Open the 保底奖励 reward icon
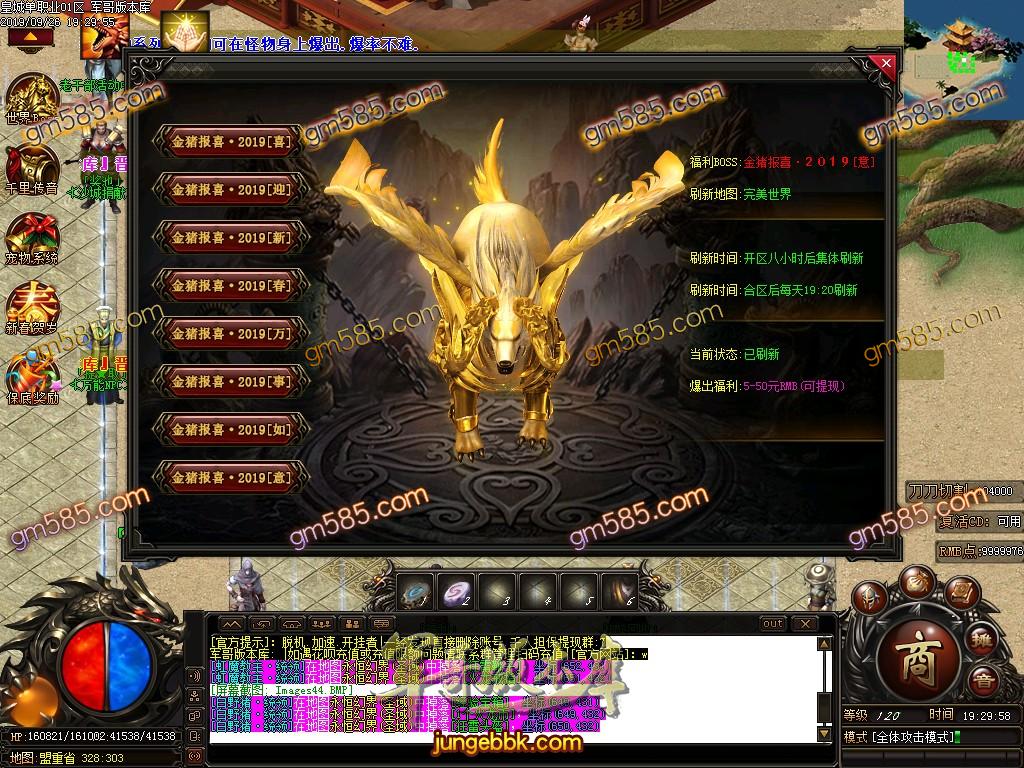1024x768 pixels. [30, 374]
